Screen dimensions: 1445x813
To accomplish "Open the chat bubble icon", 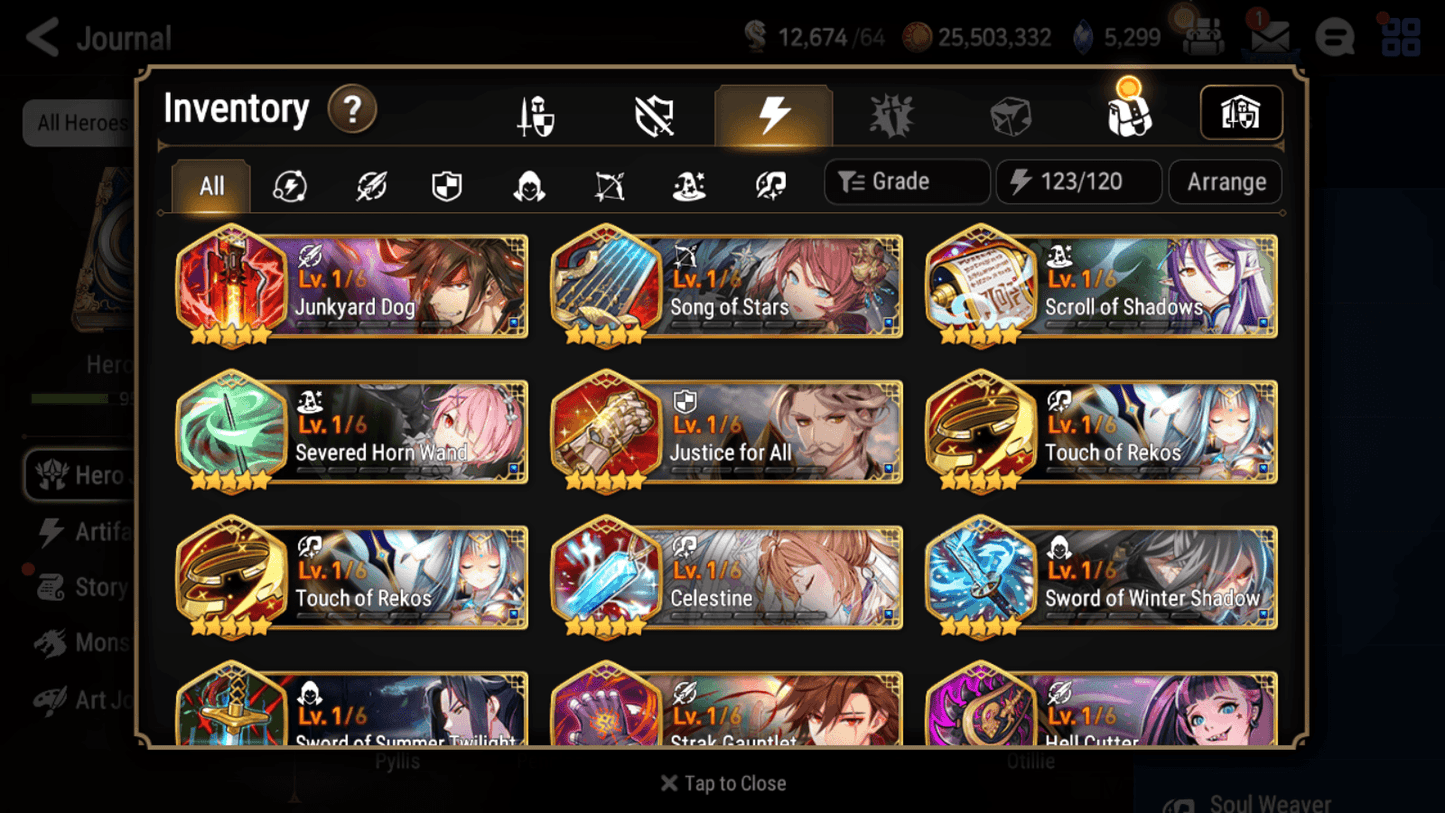I will (1334, 37).
